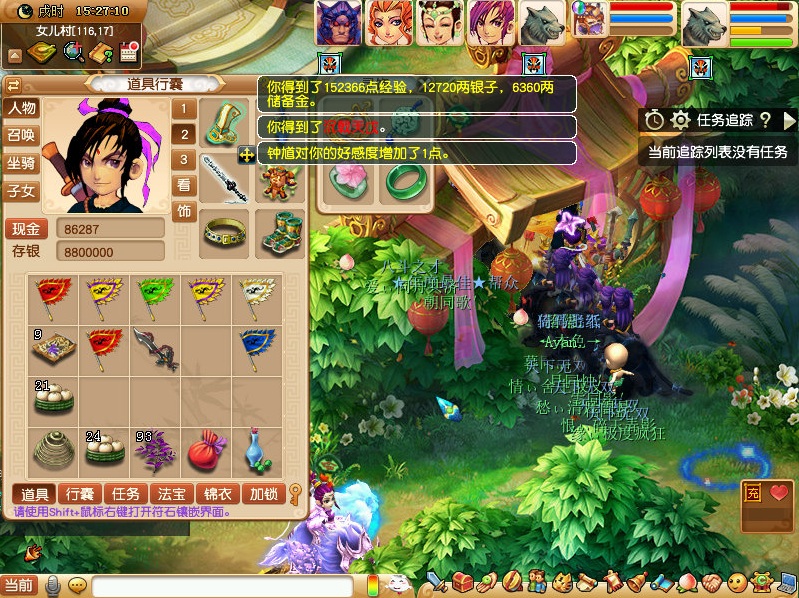Screen dimensions: 799x598
Task: Select the equipped gold ring slot
Action: pos(226,232)
